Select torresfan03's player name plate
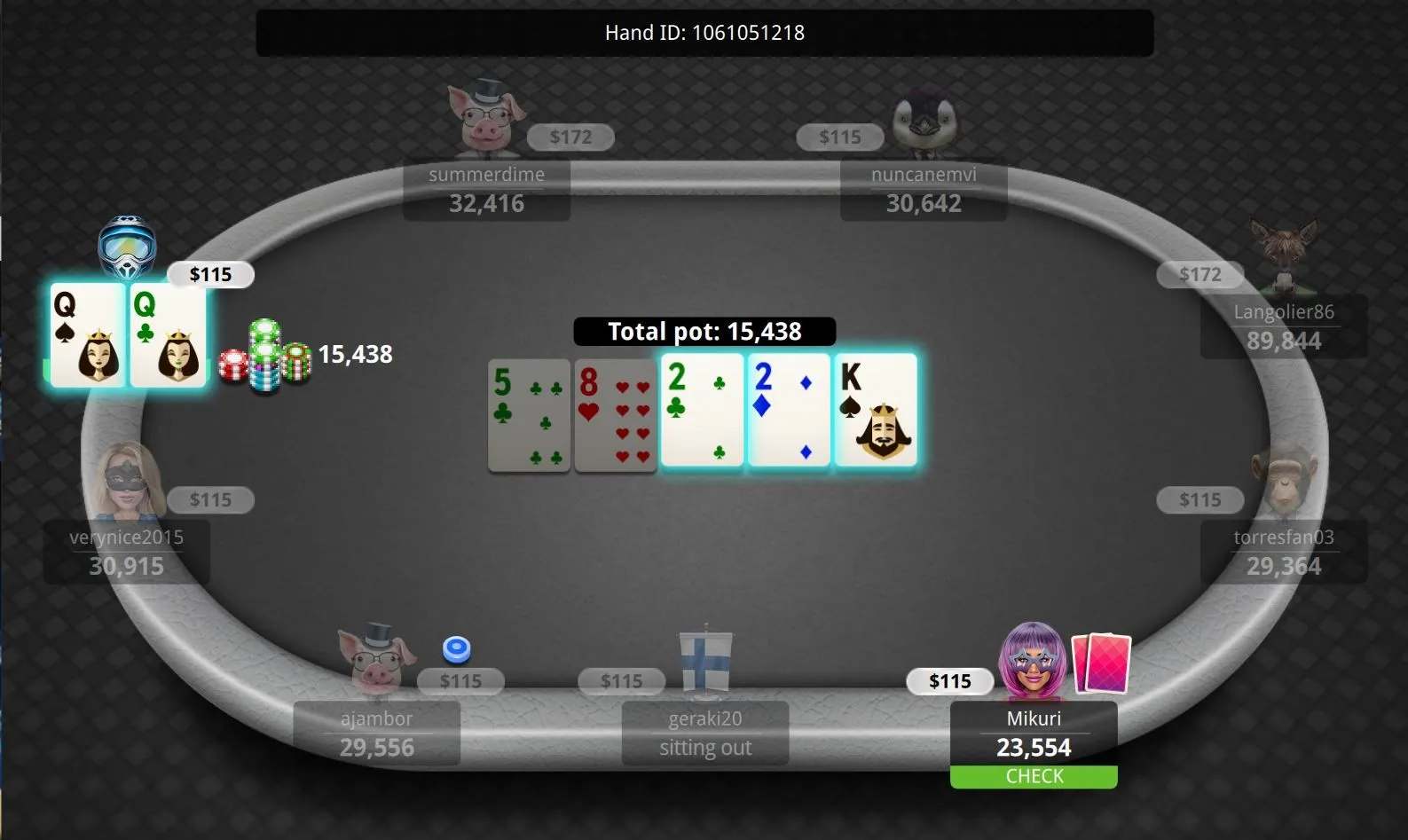The height and width of the screenshot is (840, 1408). click(x=1283, y=553)
